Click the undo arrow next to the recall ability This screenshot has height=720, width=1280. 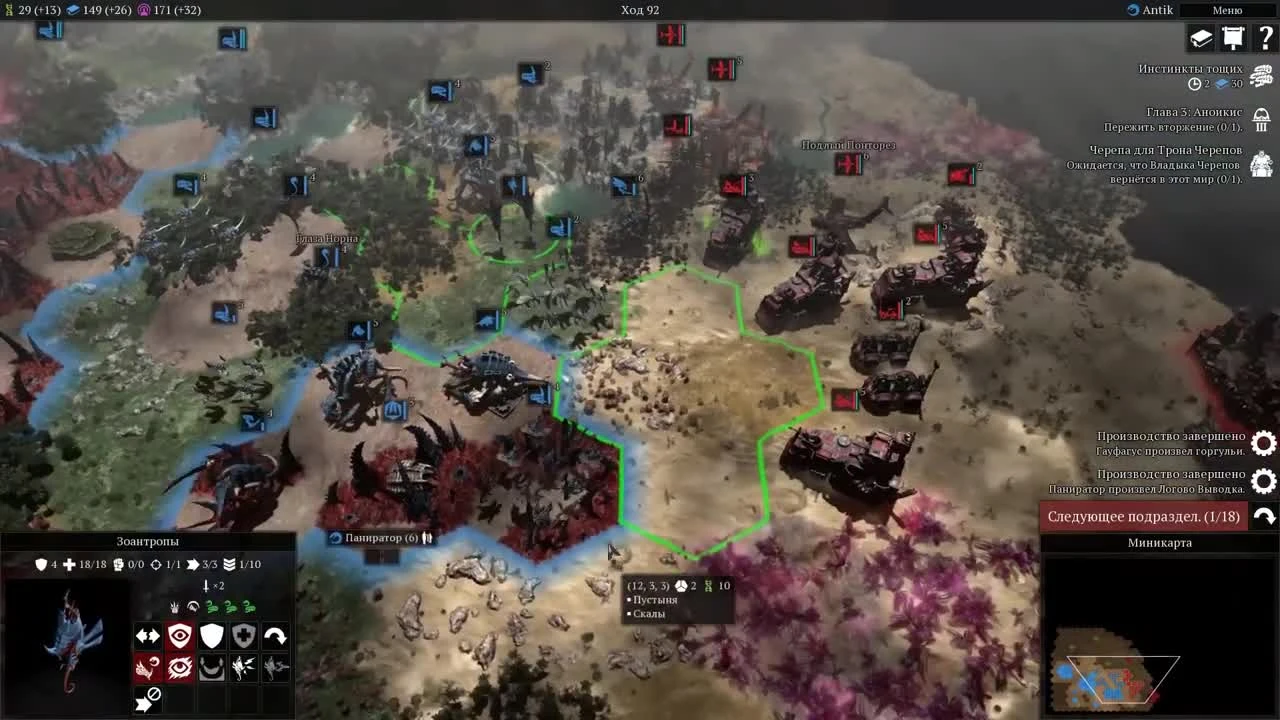click(x=274, y=635)
